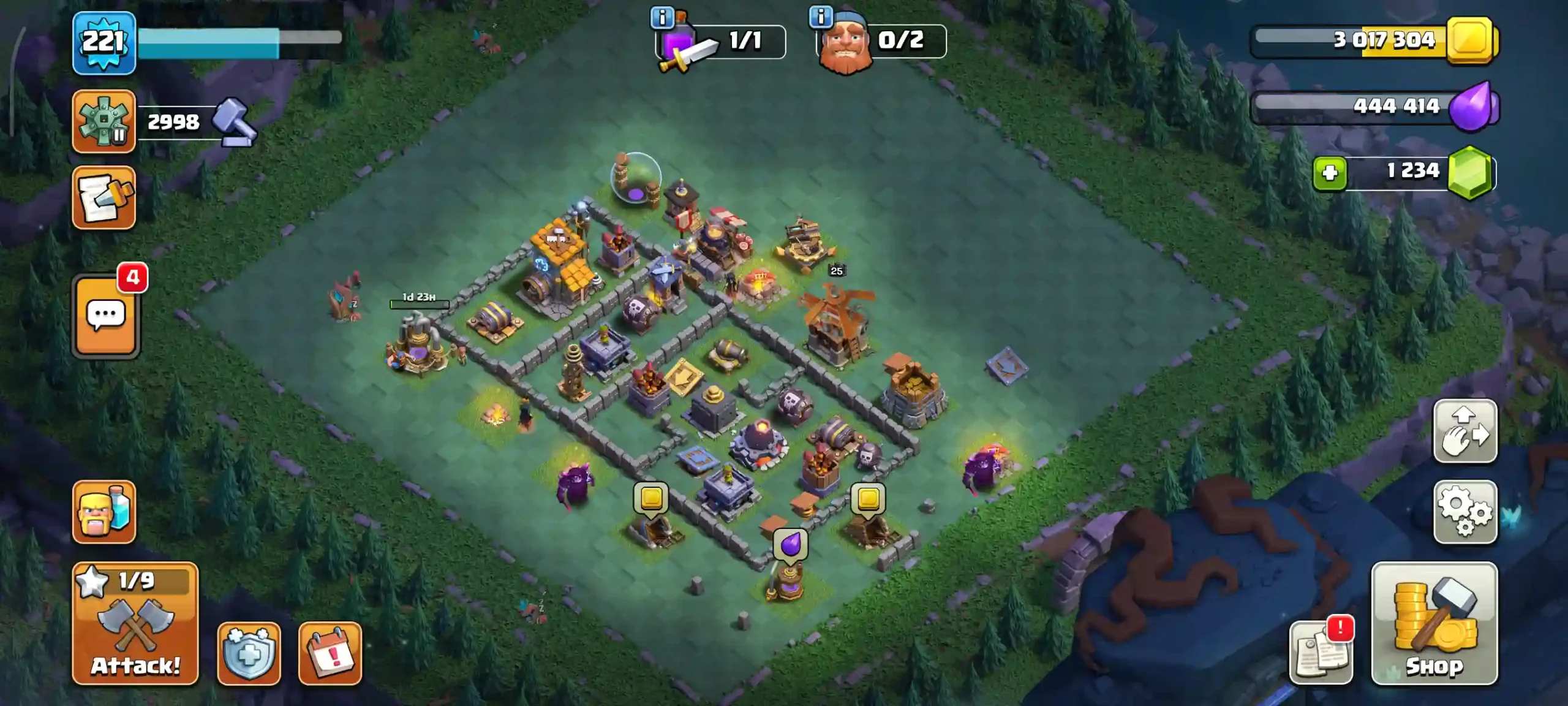Image resolution: width=1568 pixels, height=706 pixels.
Task: Open the player level 221 profile badge
Action: tap(104, 43)
